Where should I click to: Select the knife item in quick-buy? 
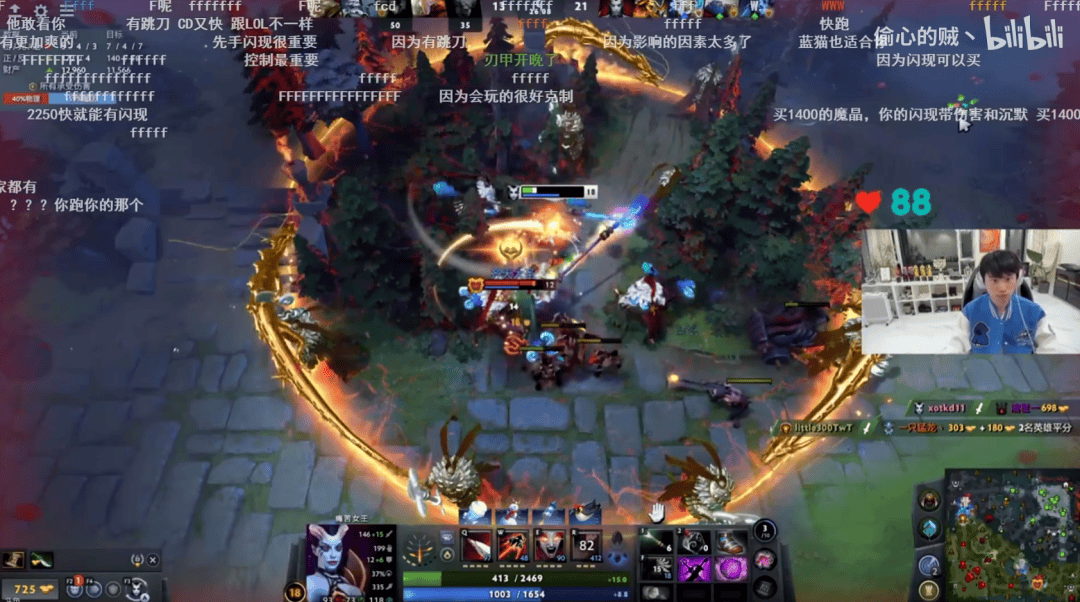41,559
